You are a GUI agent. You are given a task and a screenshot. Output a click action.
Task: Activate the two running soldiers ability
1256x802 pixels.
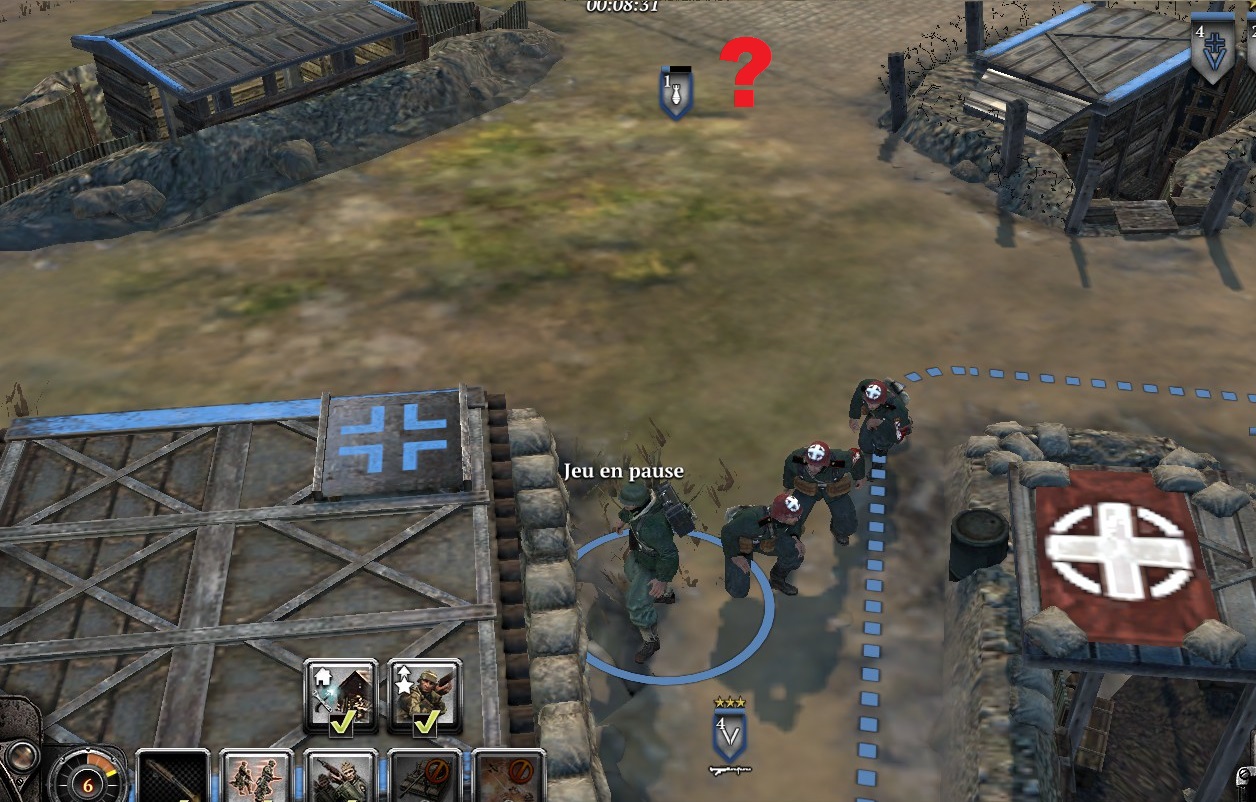point(256,778)
